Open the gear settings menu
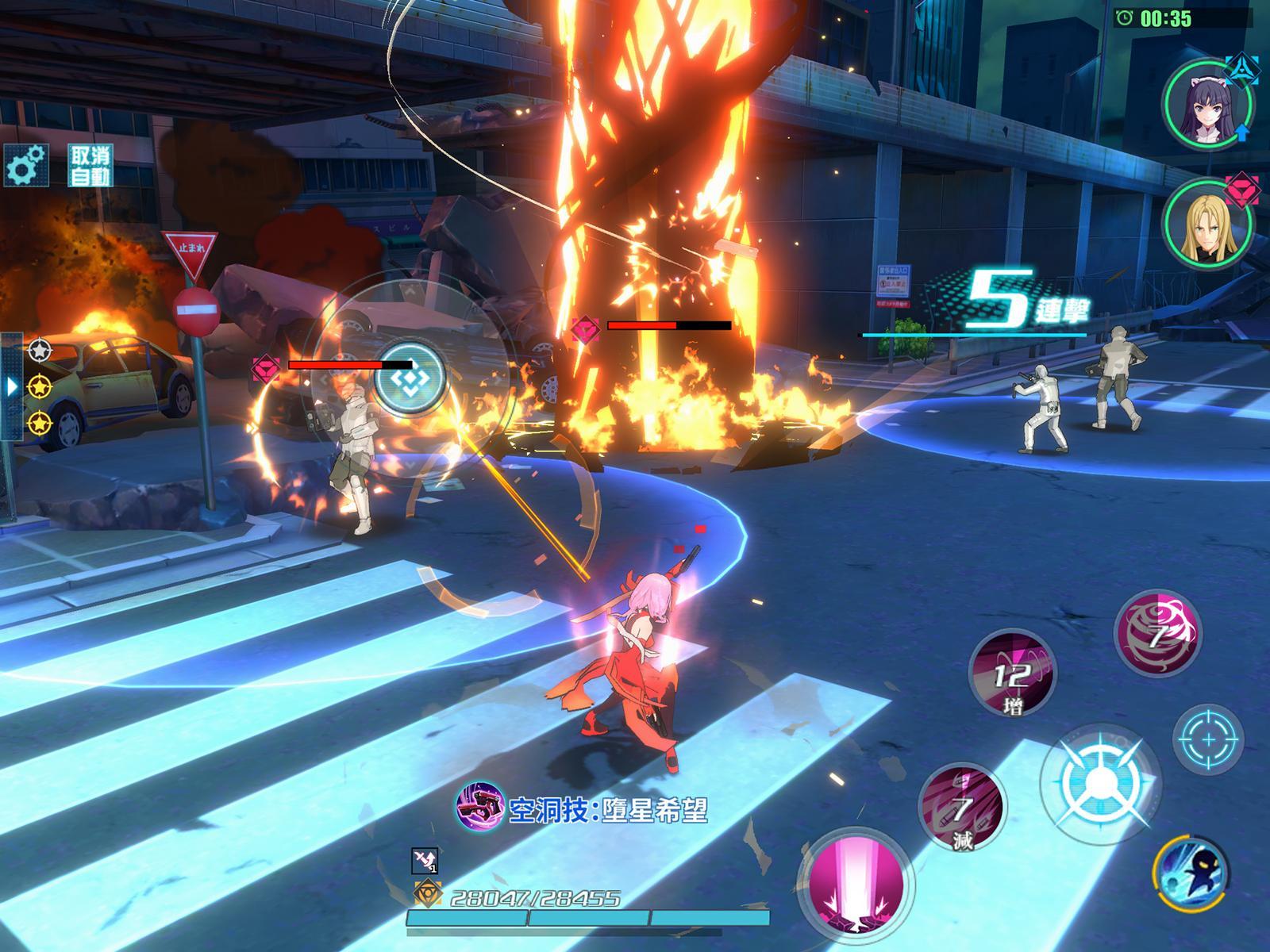Viewport: 1270px width, 952px height. 26,167
